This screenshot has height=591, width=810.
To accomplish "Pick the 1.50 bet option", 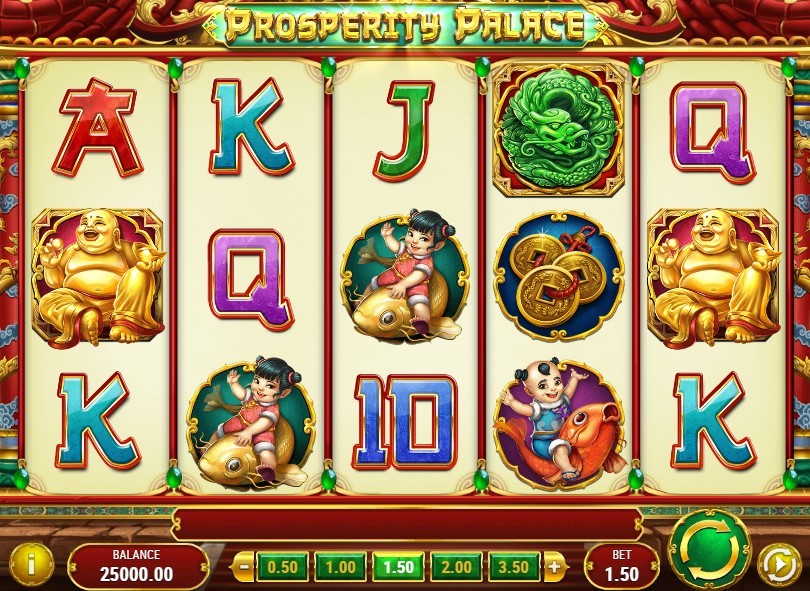I will point(398,567).
